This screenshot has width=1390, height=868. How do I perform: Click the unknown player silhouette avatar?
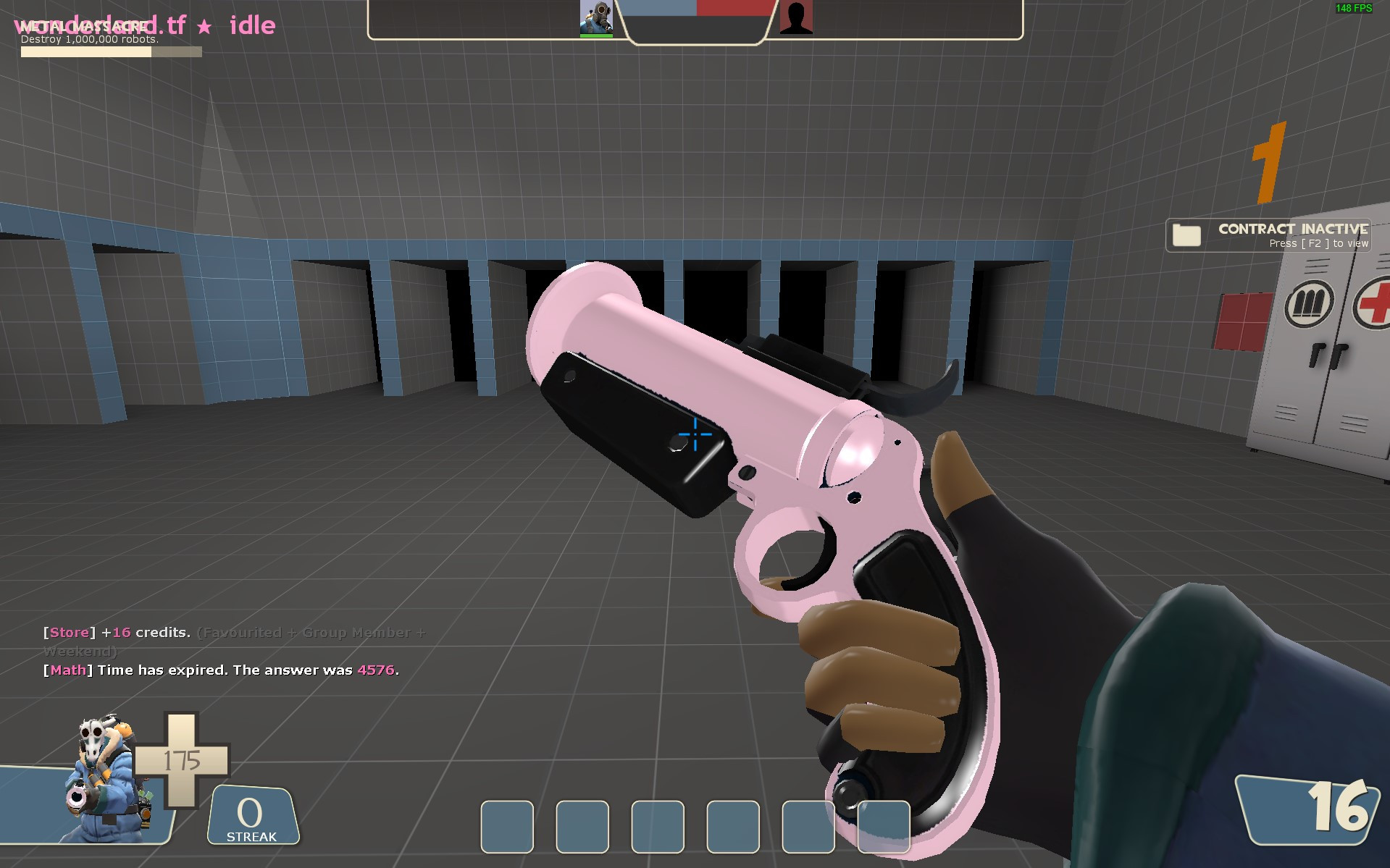(x=797, y=19)
